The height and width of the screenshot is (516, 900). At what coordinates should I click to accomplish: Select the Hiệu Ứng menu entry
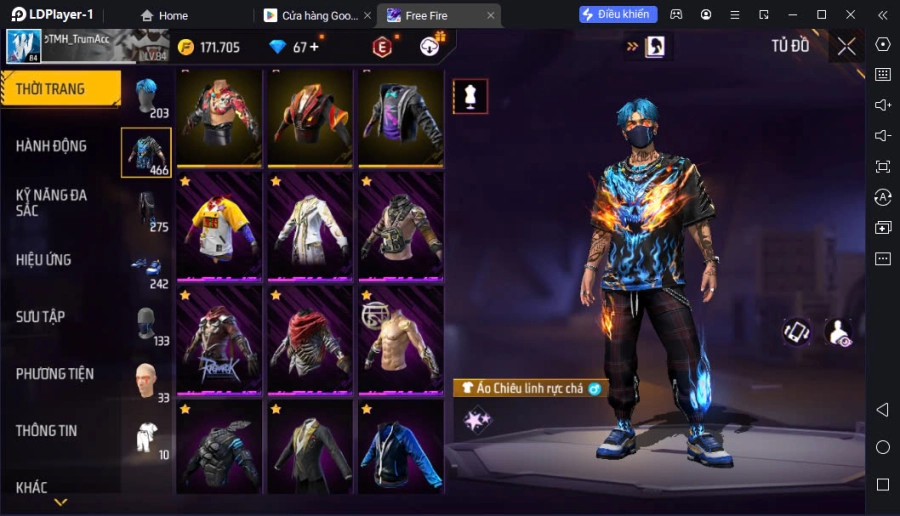tap(44, 260)
